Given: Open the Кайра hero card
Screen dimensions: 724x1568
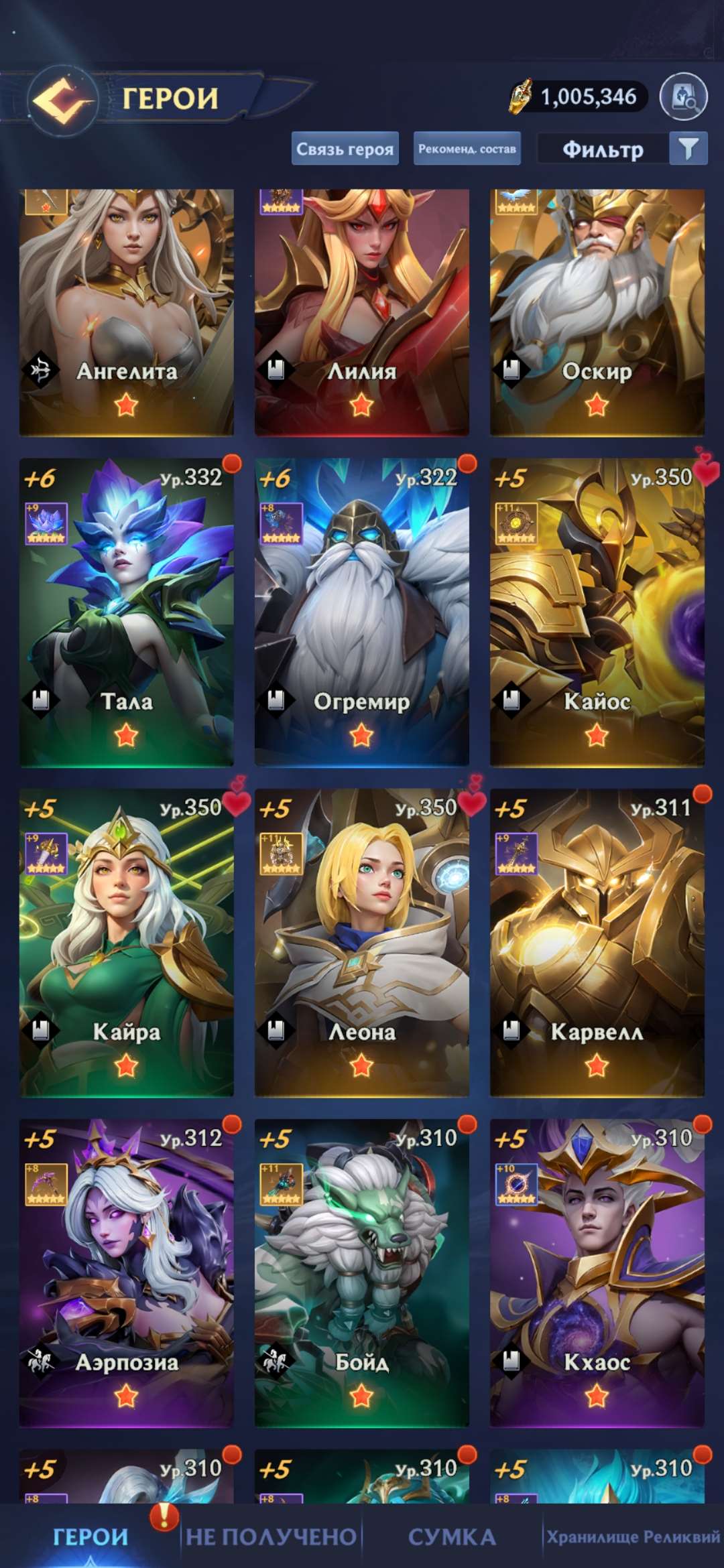Looking at the screenshot, I should 127,942.
